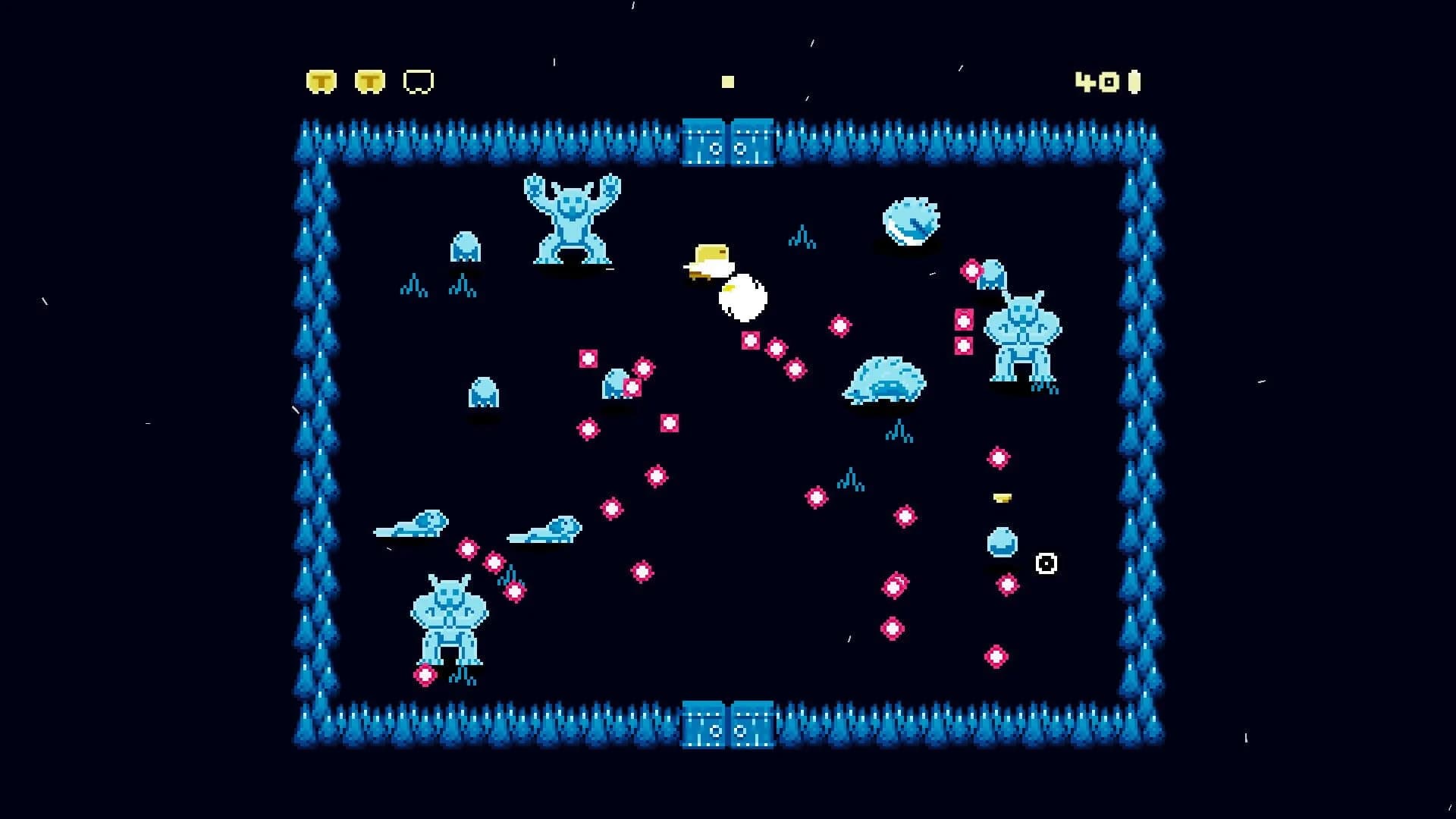Viewport: 1456px width, 819px height.
Task: Click the yellow chick riding the eagle
Action: 708,259
